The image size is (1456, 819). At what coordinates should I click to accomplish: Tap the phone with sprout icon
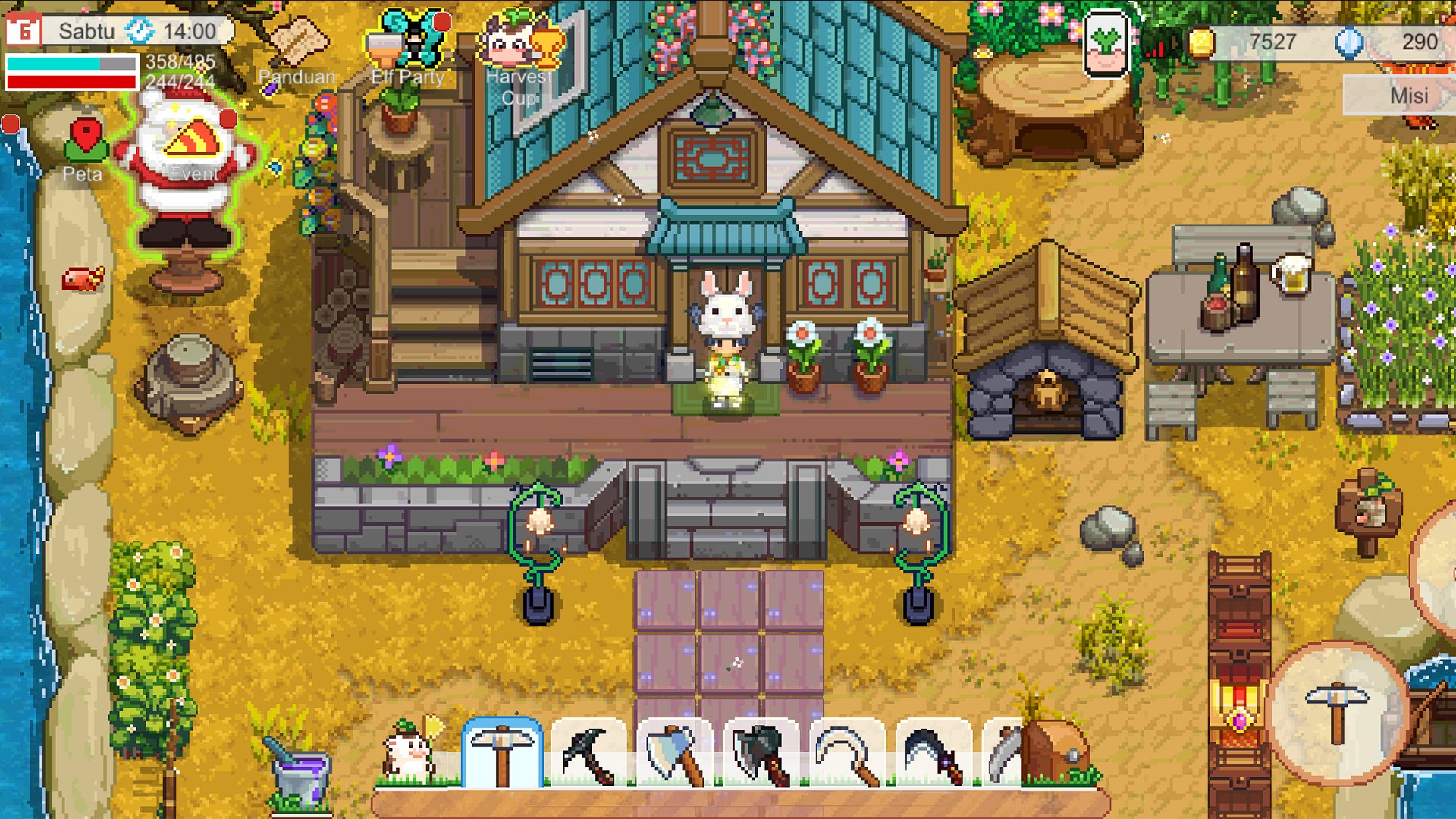click(1106, 43)
